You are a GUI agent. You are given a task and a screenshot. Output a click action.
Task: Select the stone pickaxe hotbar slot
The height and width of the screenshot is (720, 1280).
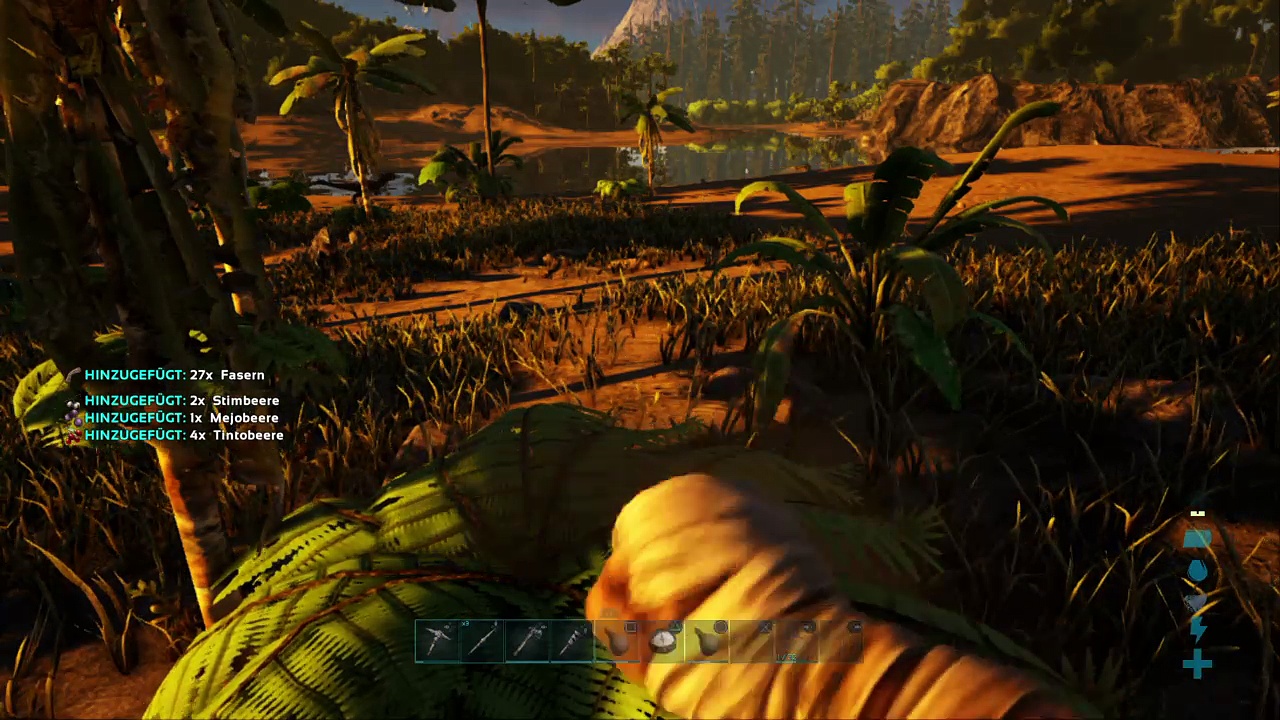point(438,642)
